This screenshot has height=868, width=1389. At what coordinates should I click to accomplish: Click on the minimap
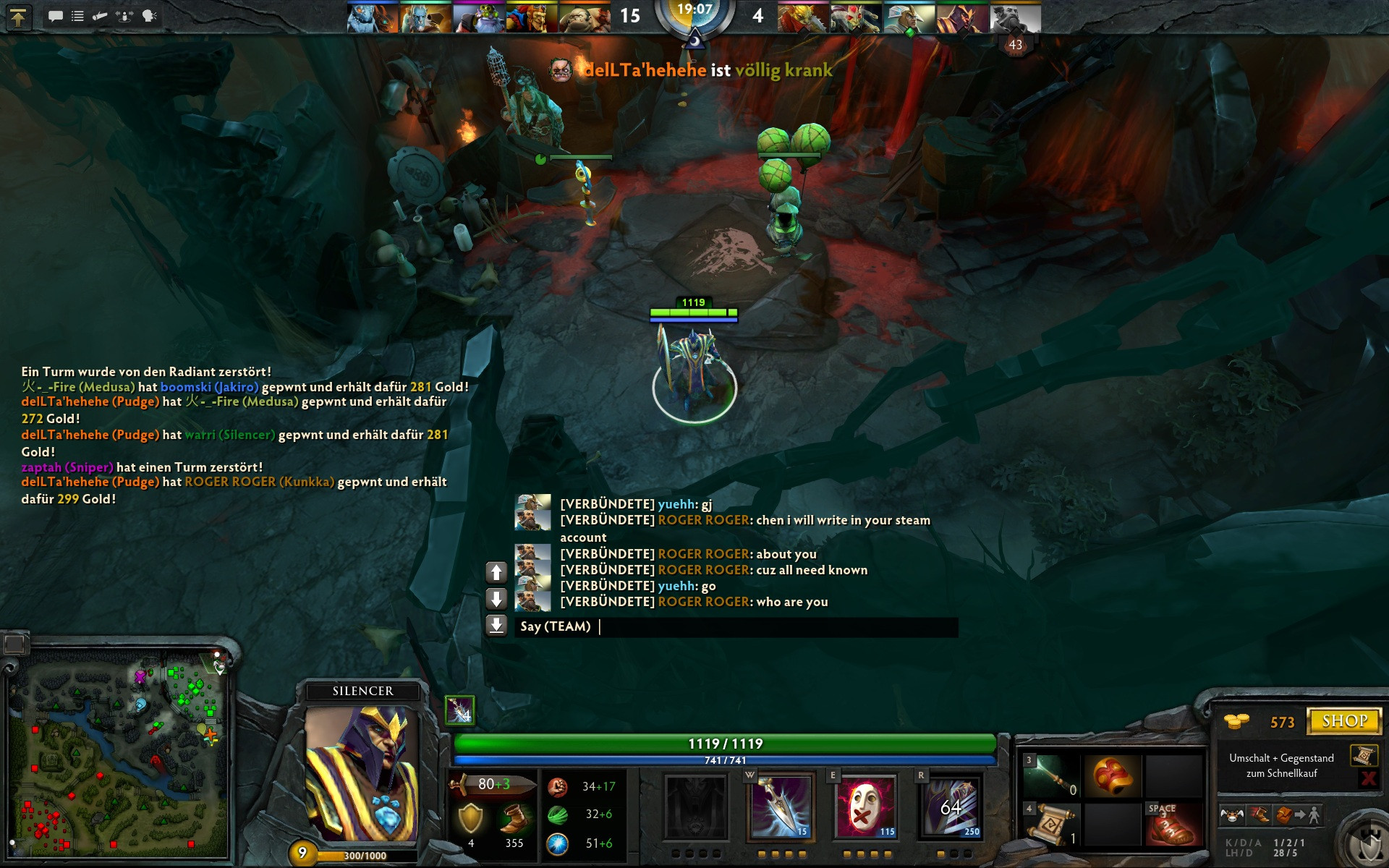[x=119, y=752]
